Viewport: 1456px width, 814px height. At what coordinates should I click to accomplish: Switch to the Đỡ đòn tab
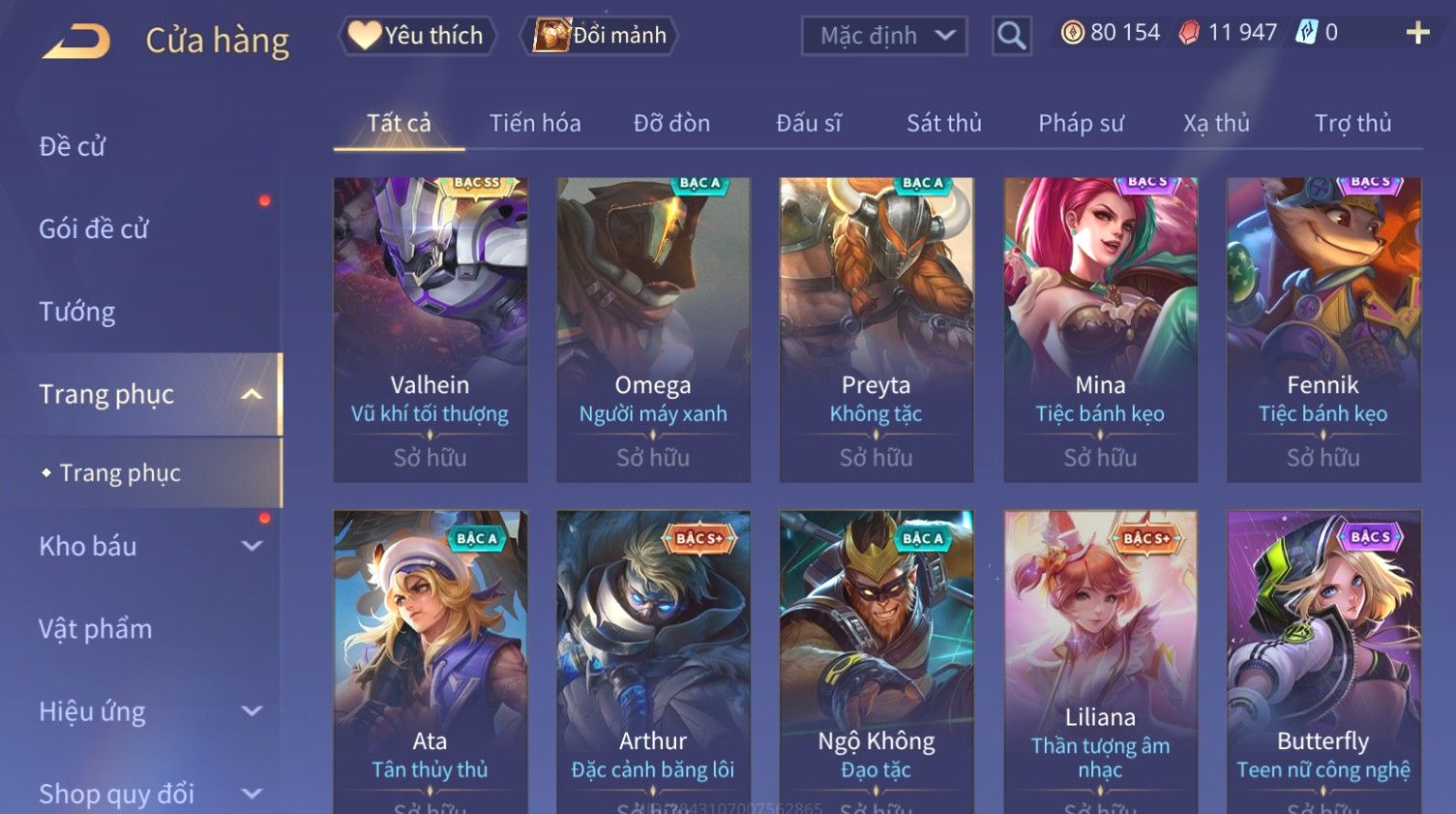pyautogui.click(x=671, y=123)
